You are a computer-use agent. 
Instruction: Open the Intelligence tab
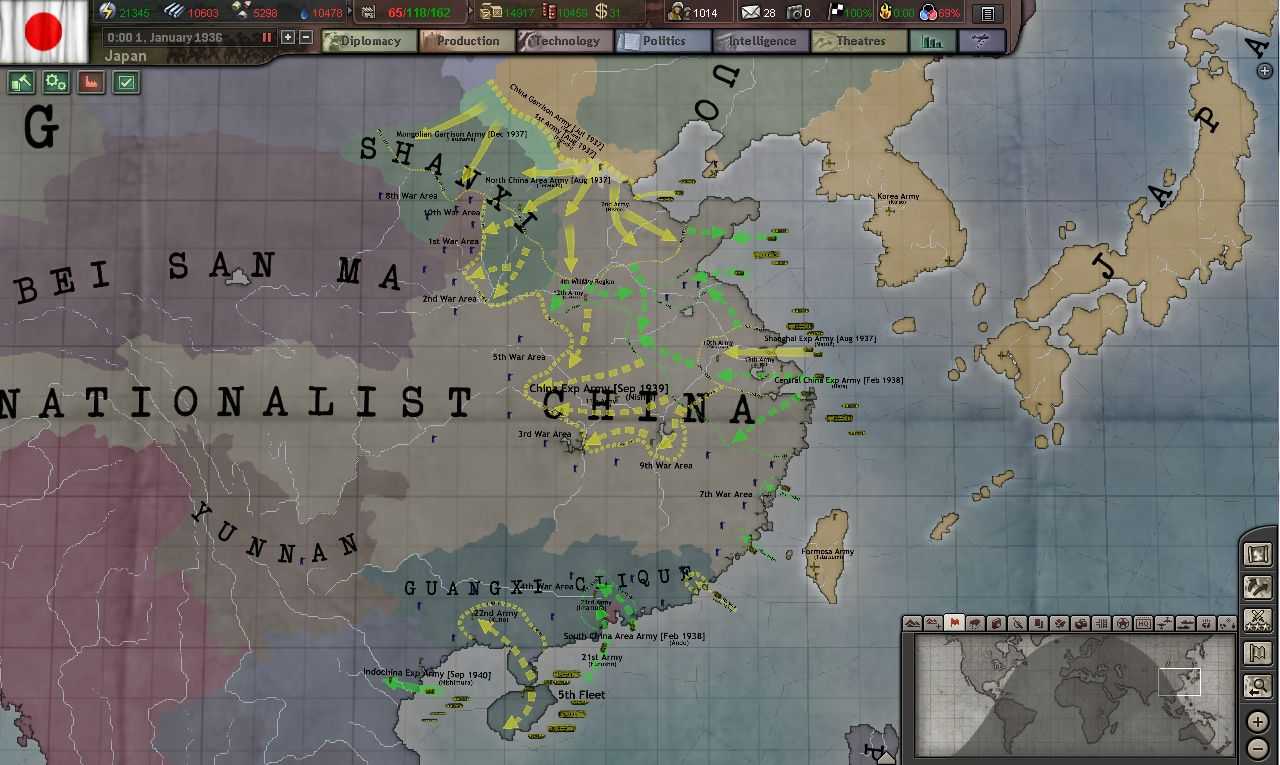(765, 41)
